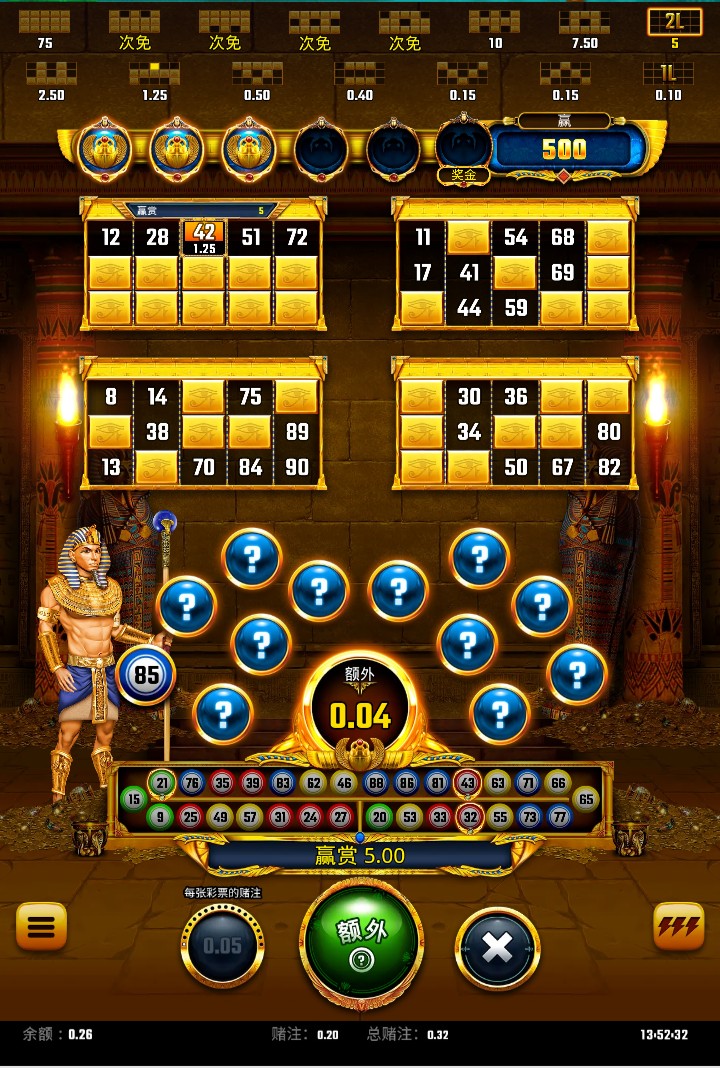
Task: Click the green 额外 extra ball button
Action: point(361,942)
